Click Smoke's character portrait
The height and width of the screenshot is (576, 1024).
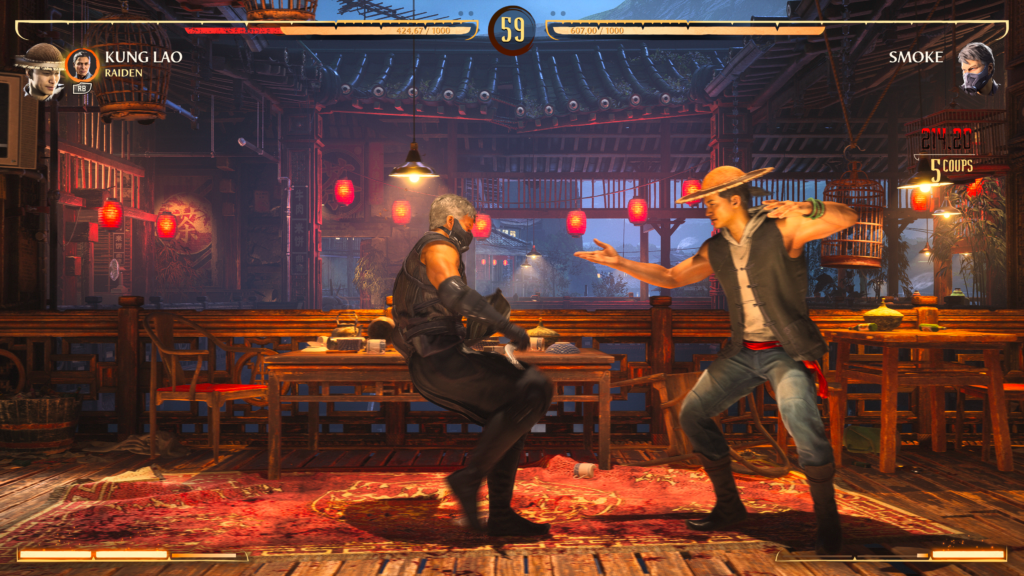[x=977, y=68]
